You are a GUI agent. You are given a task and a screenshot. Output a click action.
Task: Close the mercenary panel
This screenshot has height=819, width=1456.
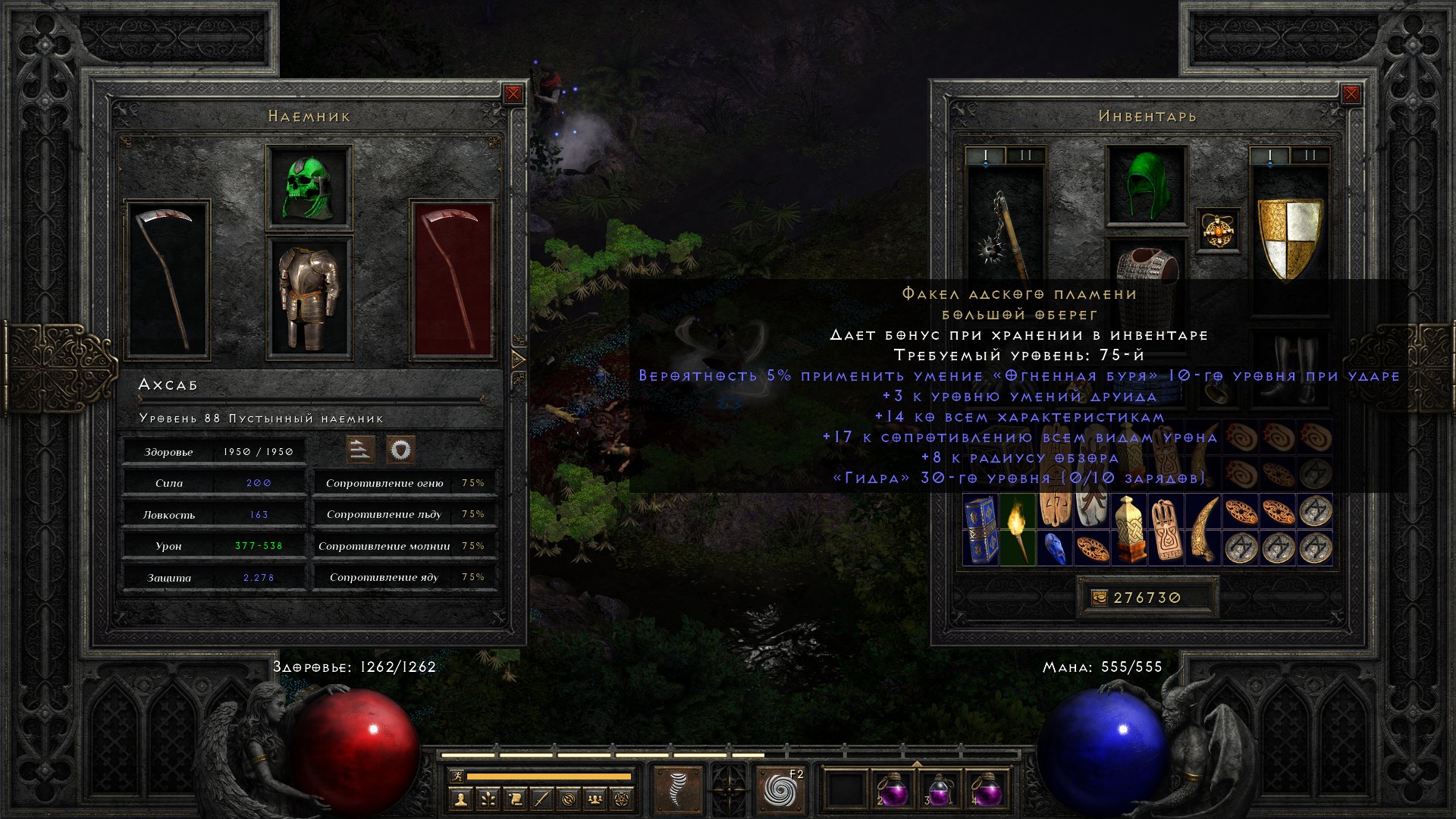point(513,94)
